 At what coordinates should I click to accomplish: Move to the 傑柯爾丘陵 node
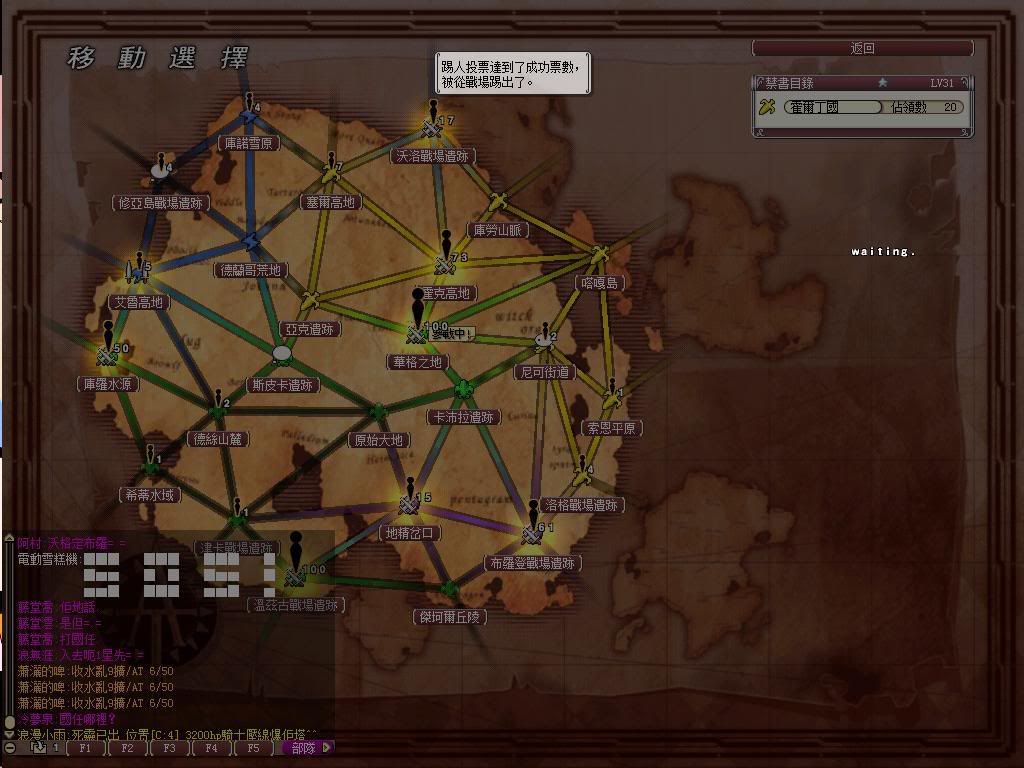[x=449, y=590]
